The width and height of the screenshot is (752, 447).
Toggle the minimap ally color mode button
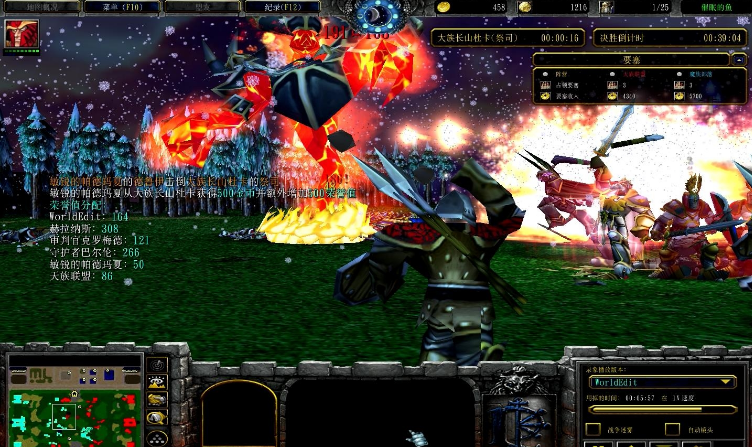pyautogui.click(x=157, y=400)
